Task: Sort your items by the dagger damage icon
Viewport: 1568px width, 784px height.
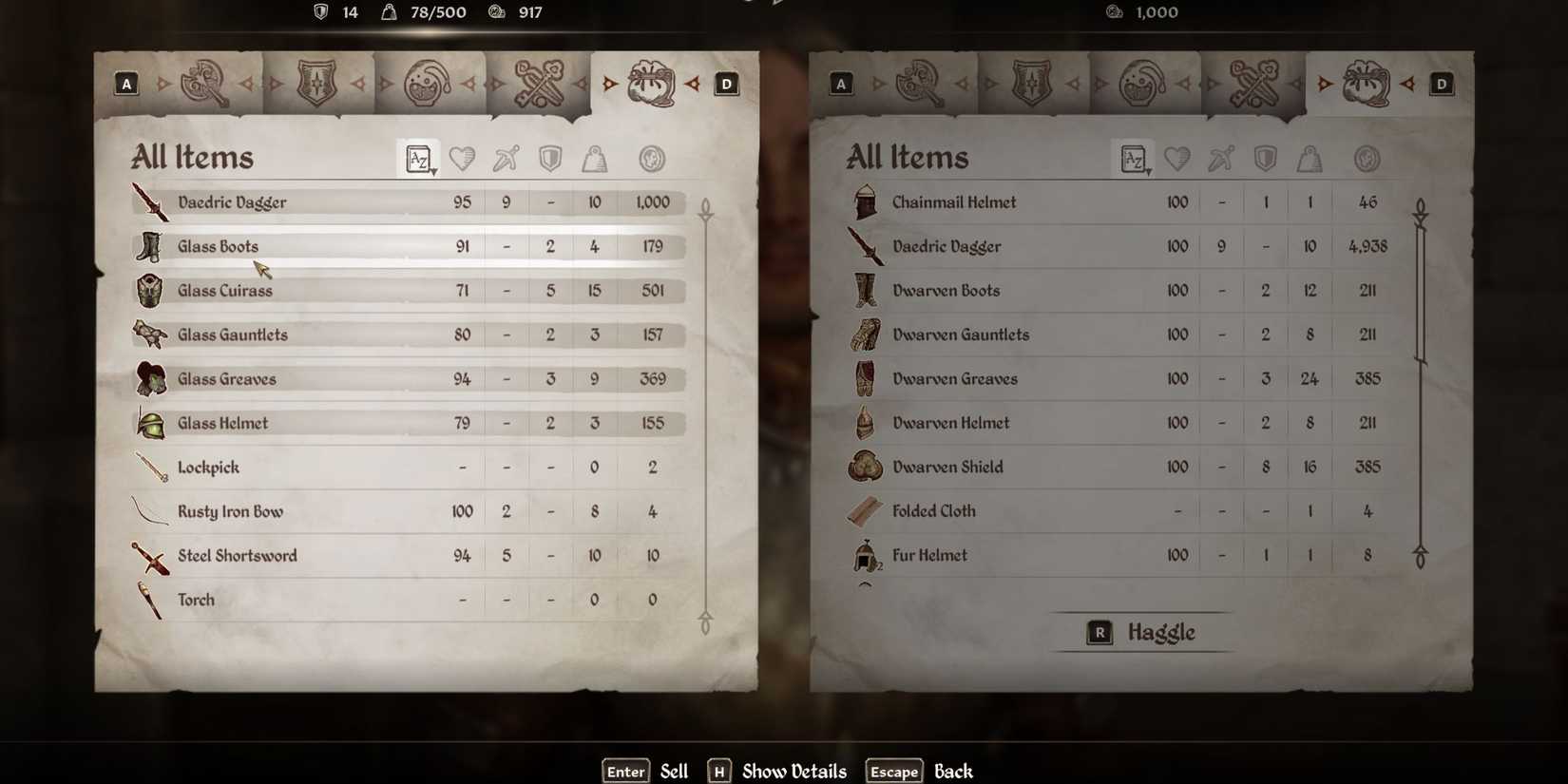Action: click(506, 159)
